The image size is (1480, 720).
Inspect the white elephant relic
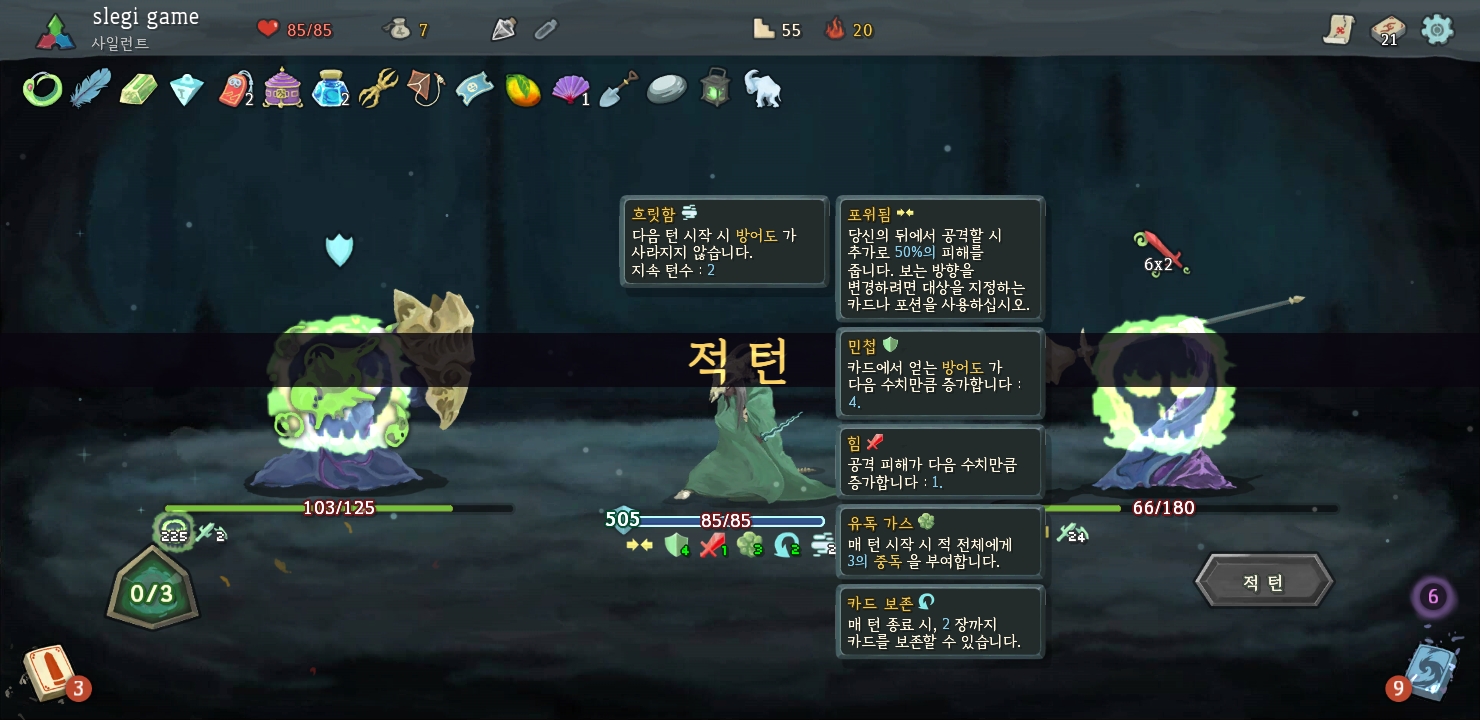762,89
